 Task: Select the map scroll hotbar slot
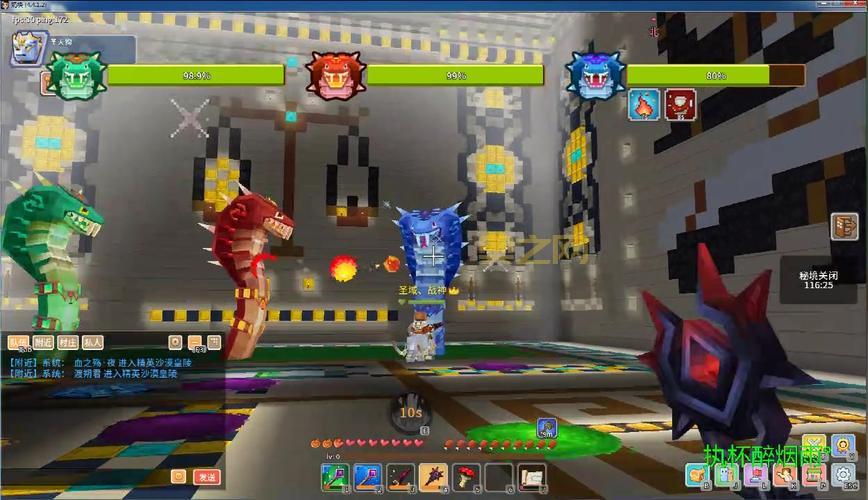coord(530,476)
